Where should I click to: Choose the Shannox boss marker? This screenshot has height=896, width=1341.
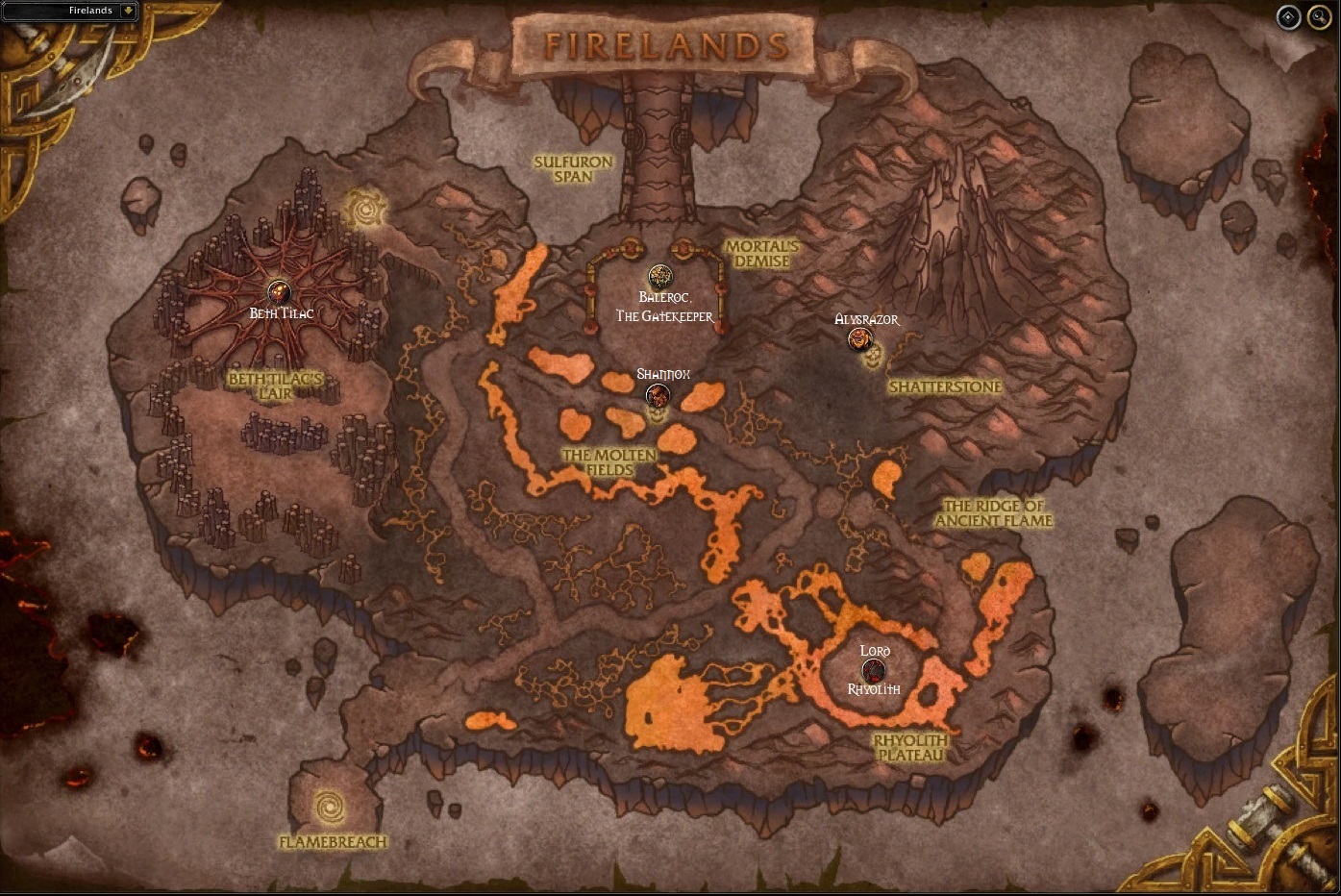658,394
